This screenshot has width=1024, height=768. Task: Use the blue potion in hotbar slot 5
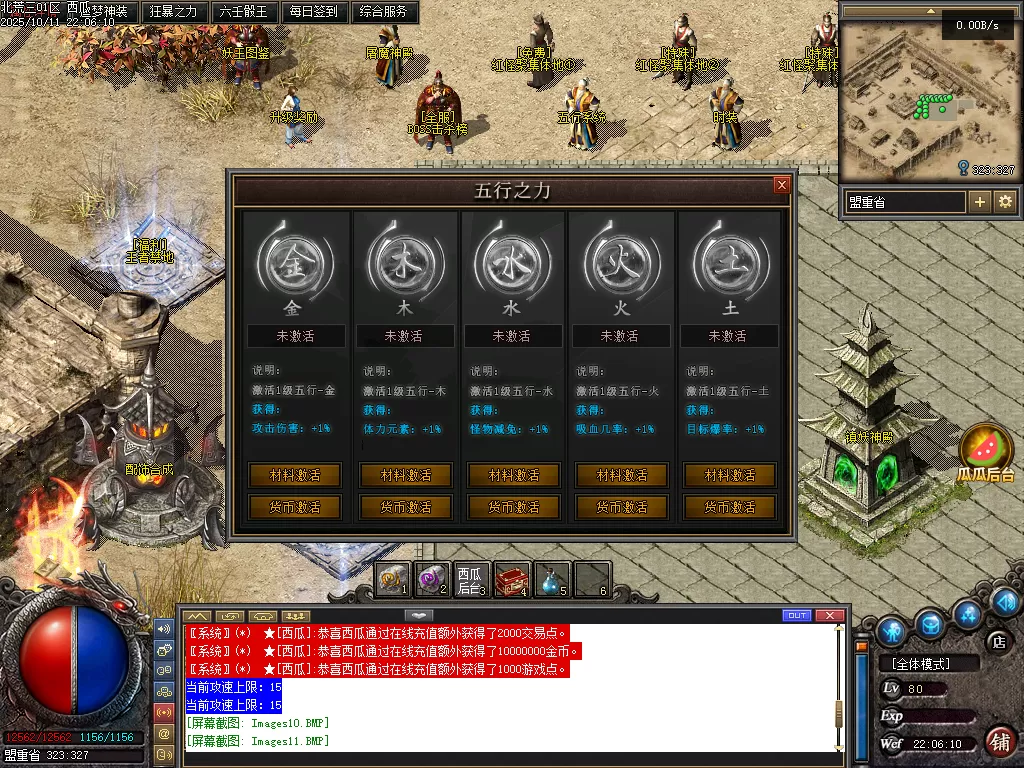coord(551,579)
